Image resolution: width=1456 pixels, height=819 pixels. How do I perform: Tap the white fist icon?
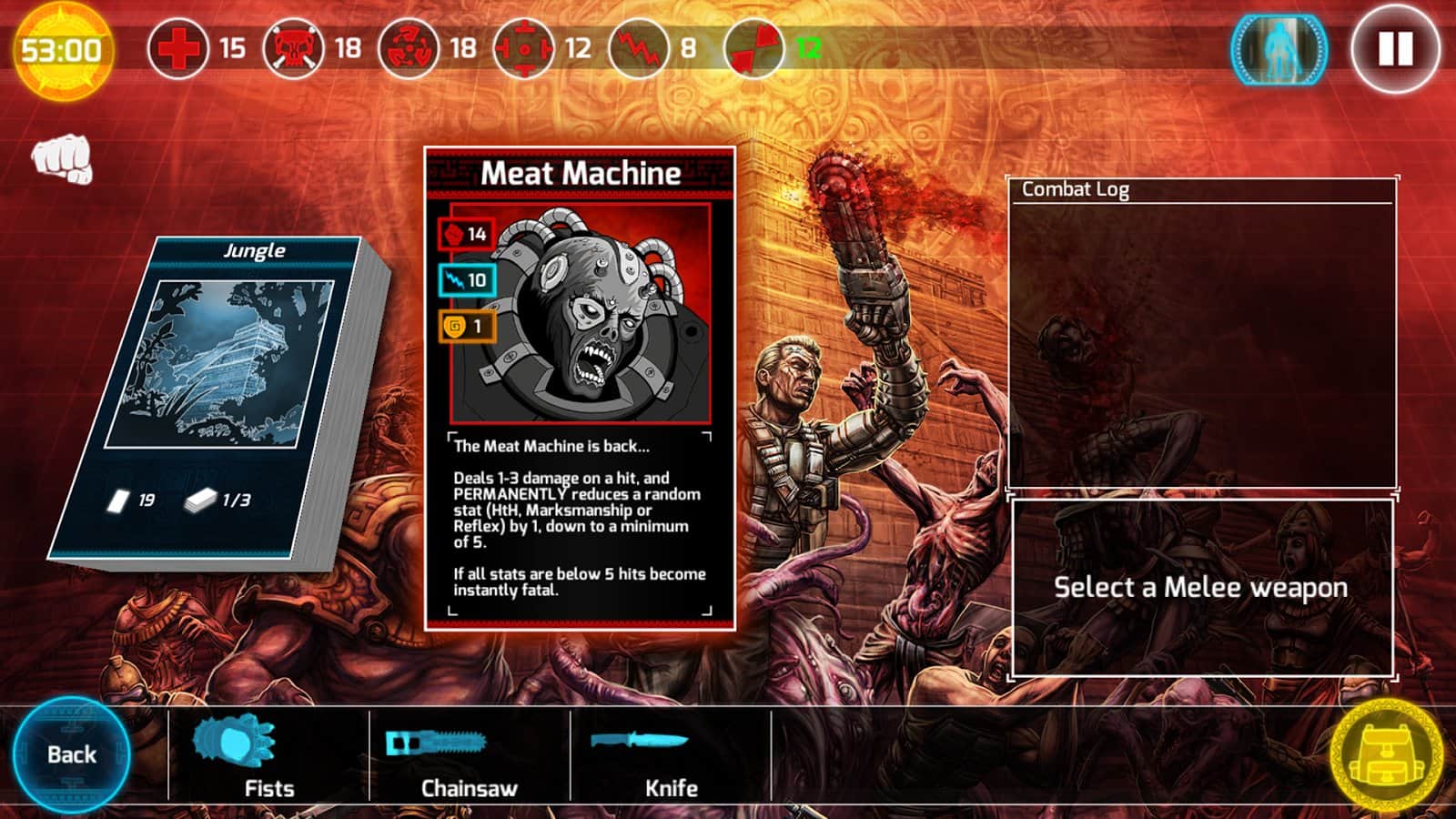[x=62, y=159]
